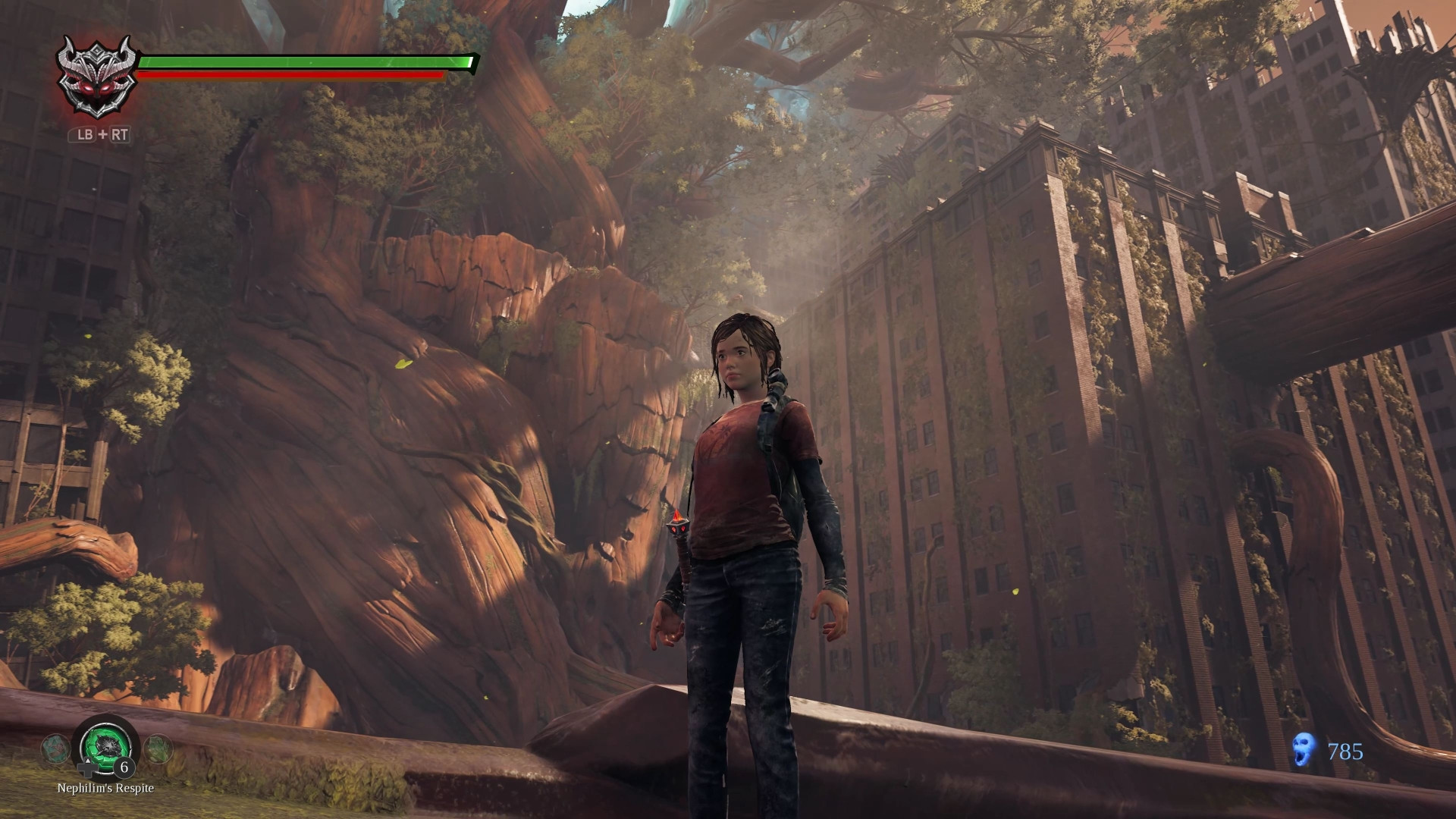The height and width of the screenshot is (819, 1456).
Task: Click the Nephilim's Respite text label
Action: (x=105, y=789)
